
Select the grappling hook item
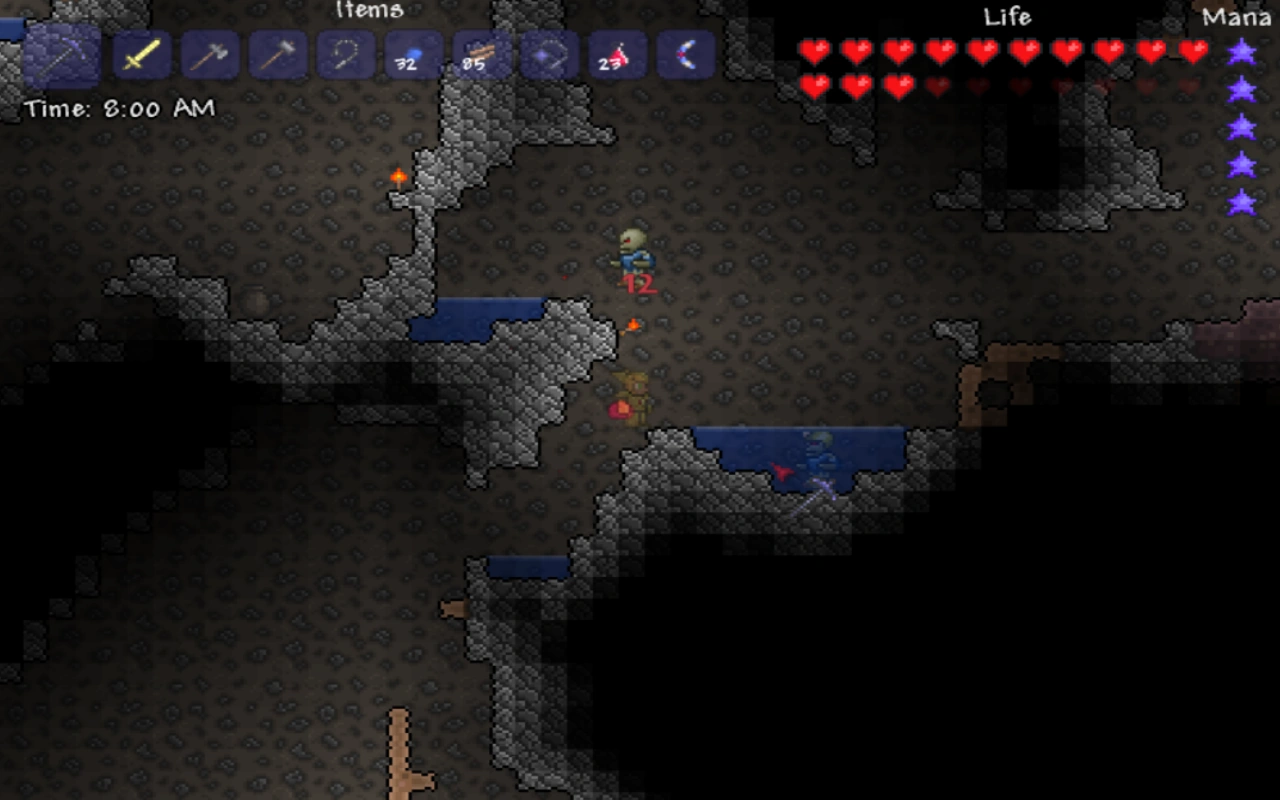click(x=345, y=55)
